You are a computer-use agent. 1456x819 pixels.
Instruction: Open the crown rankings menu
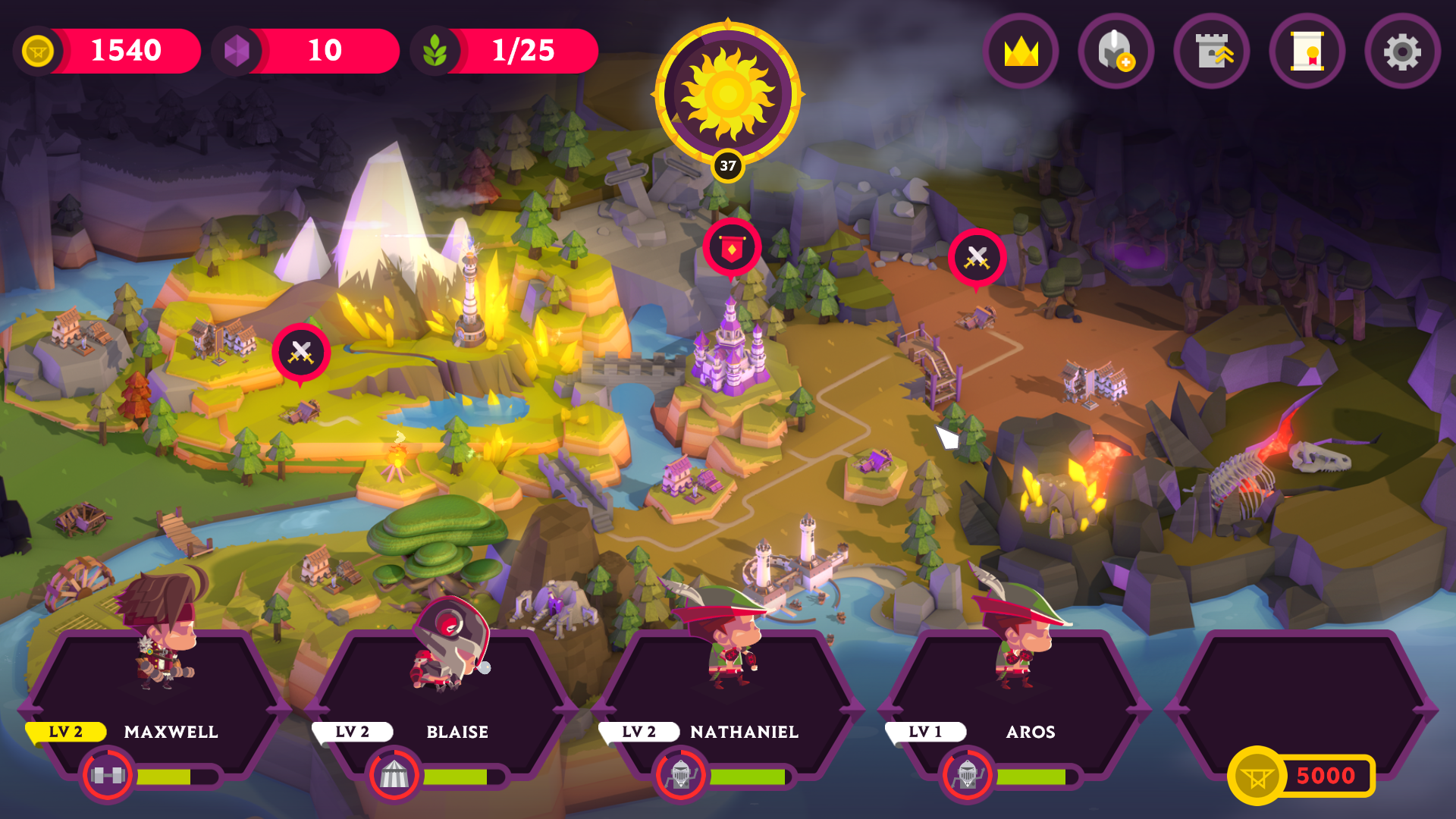pos(1021,52)
